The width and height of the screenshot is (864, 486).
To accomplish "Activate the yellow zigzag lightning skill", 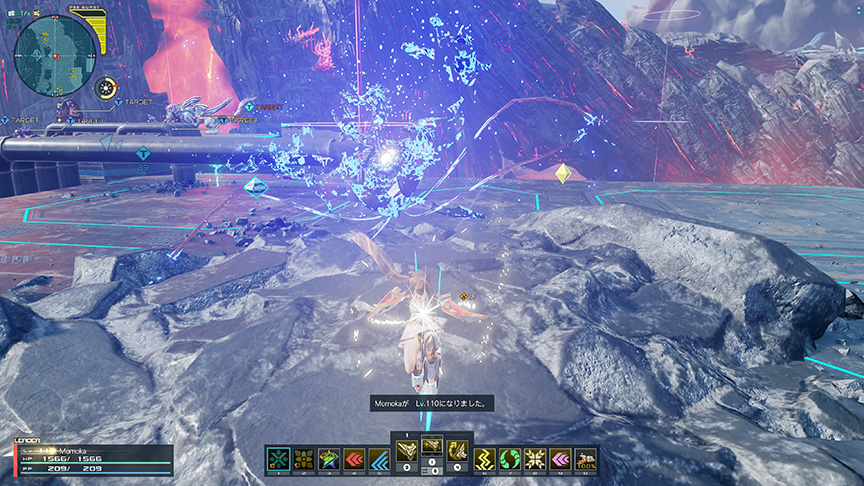I will pyautogui.click(x=486, y=460).
